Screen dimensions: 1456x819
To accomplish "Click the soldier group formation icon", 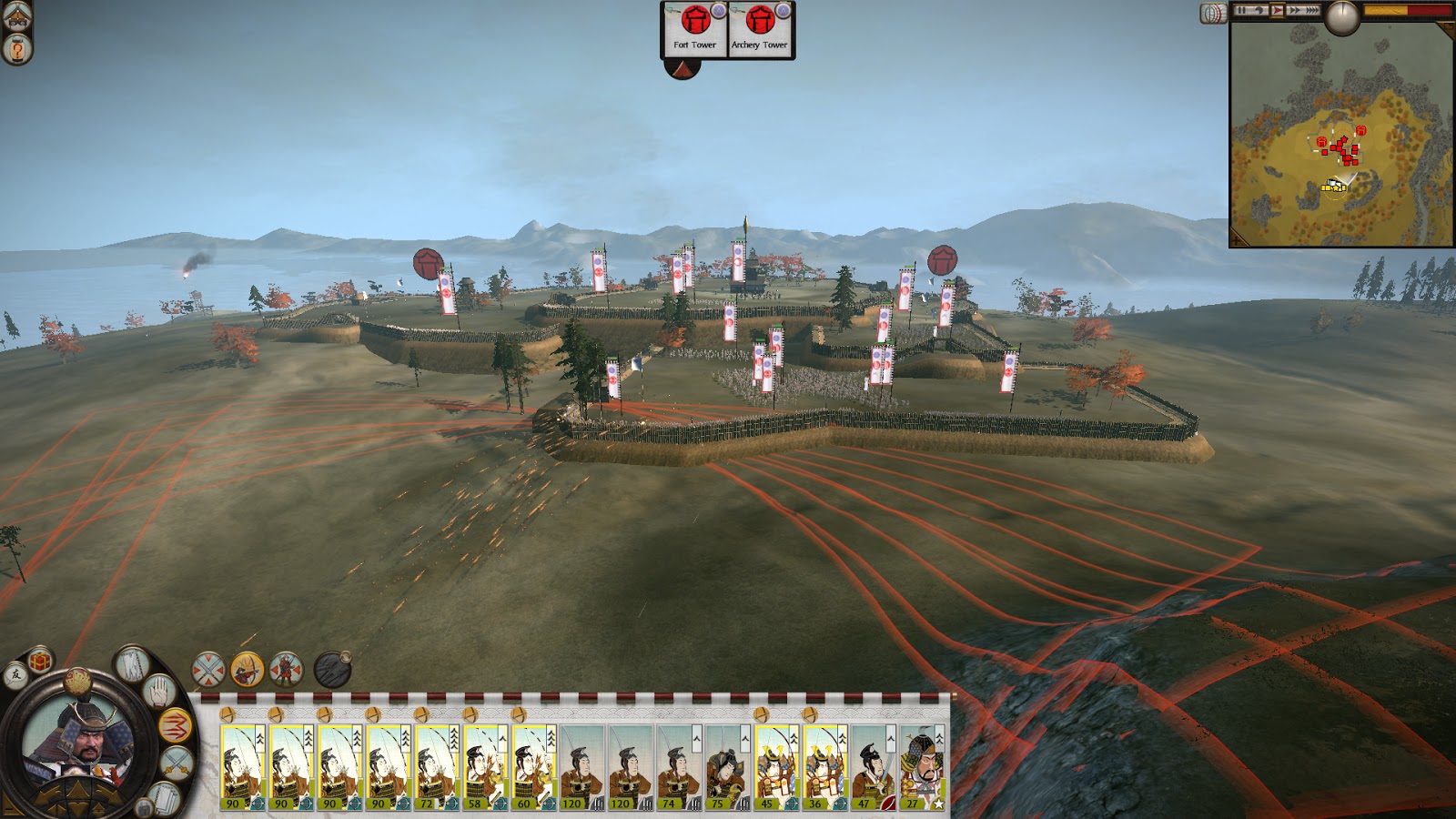I will [286, 670].
